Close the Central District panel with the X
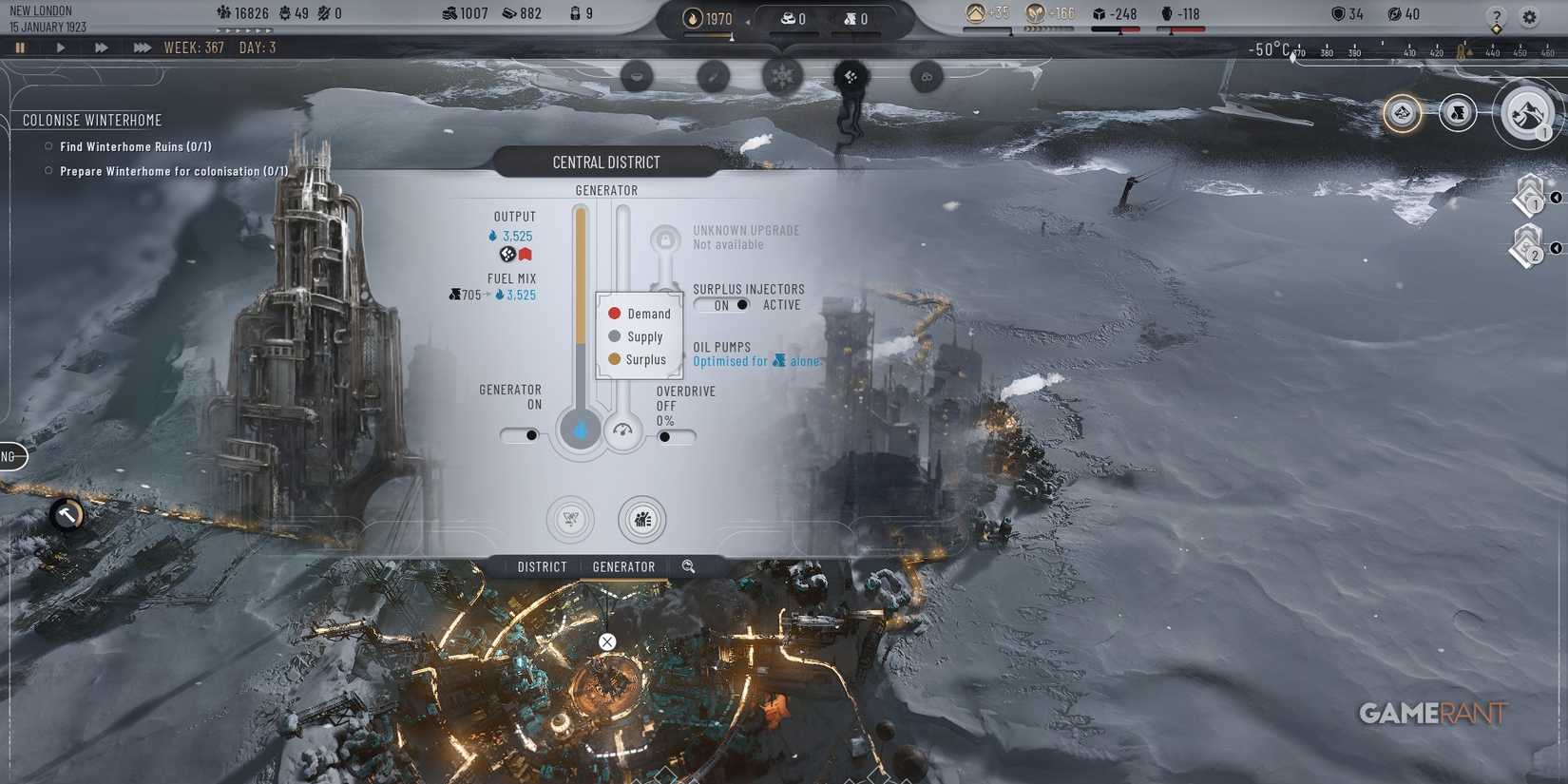The height and width of the screenshot is (784, 1568). (607, 641)
